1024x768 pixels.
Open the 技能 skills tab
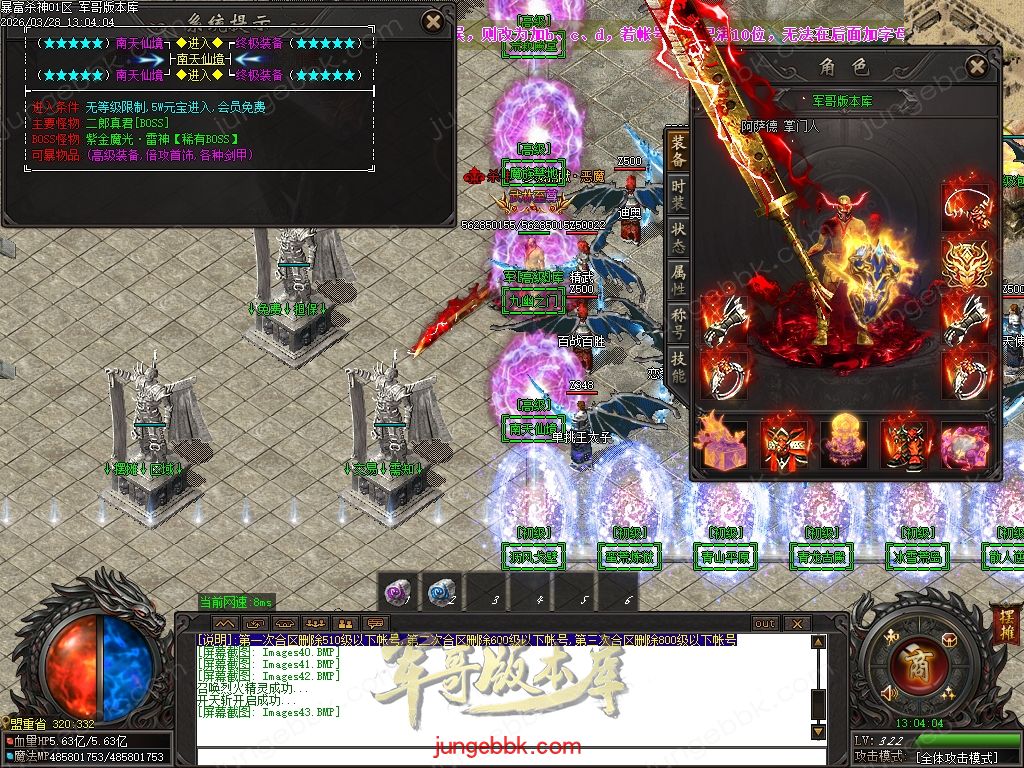tap(679, 368)
